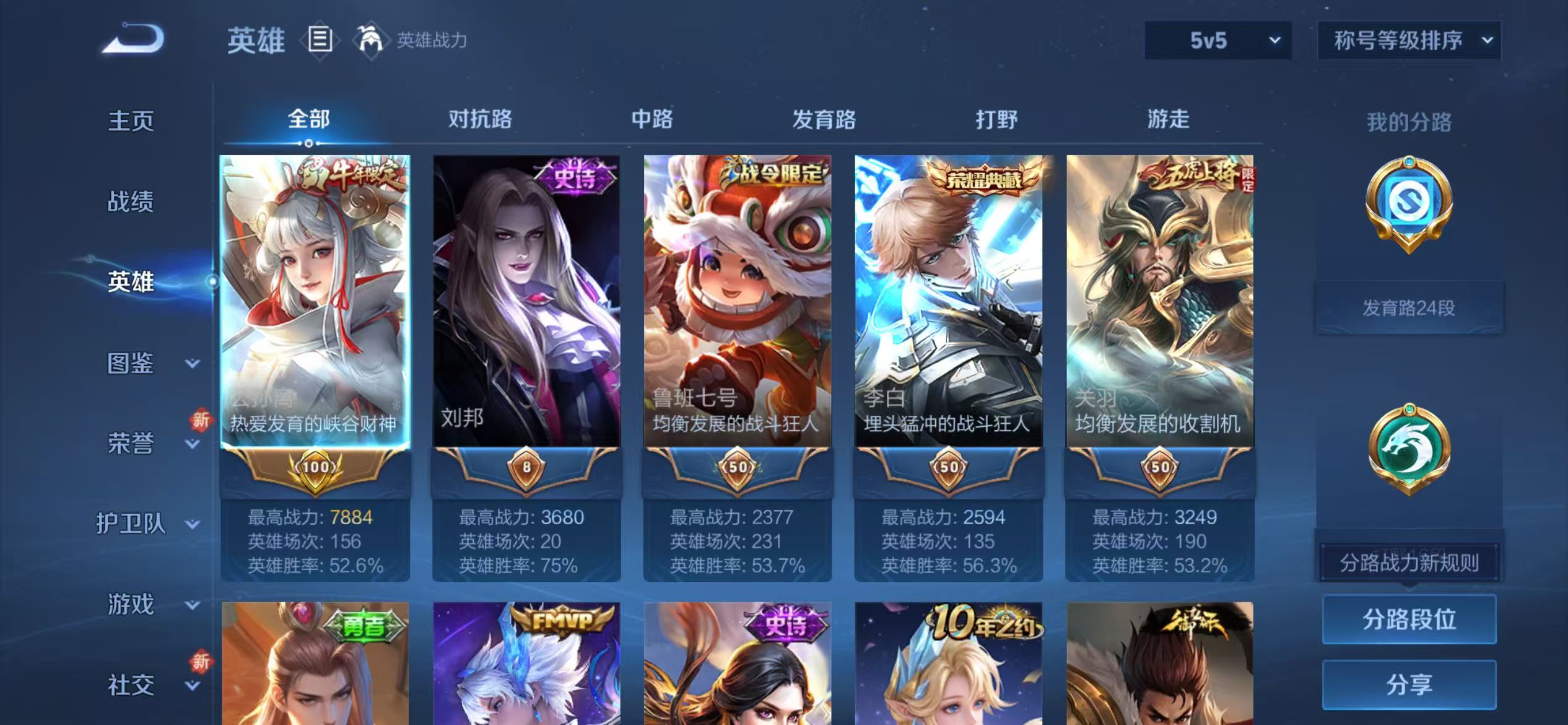Select the 发育路24段 lane badge
Viewport: 1568px width, 725px height.
(x=1411, y=307)
